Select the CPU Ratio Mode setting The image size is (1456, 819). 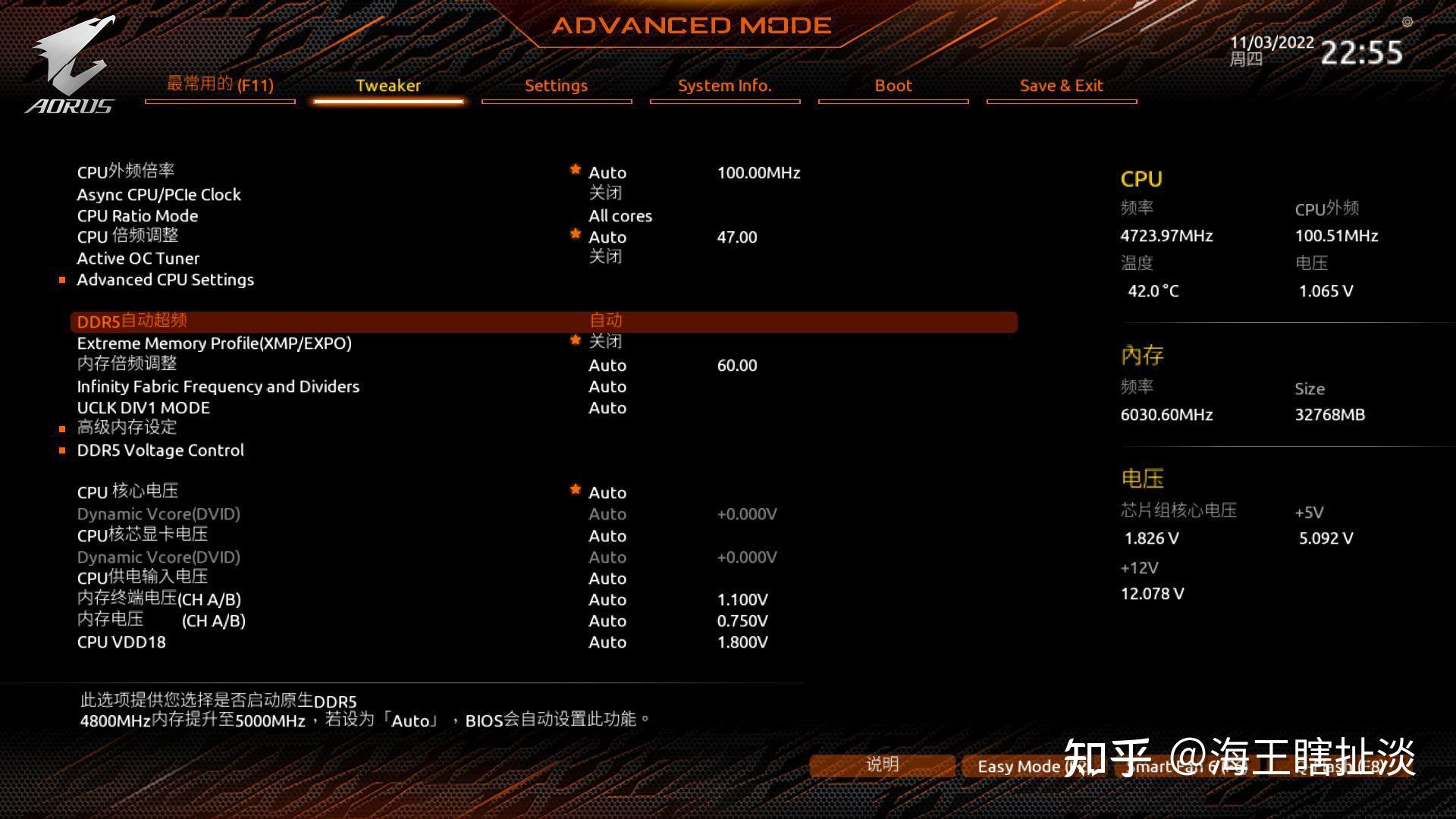tap(137, 216)
